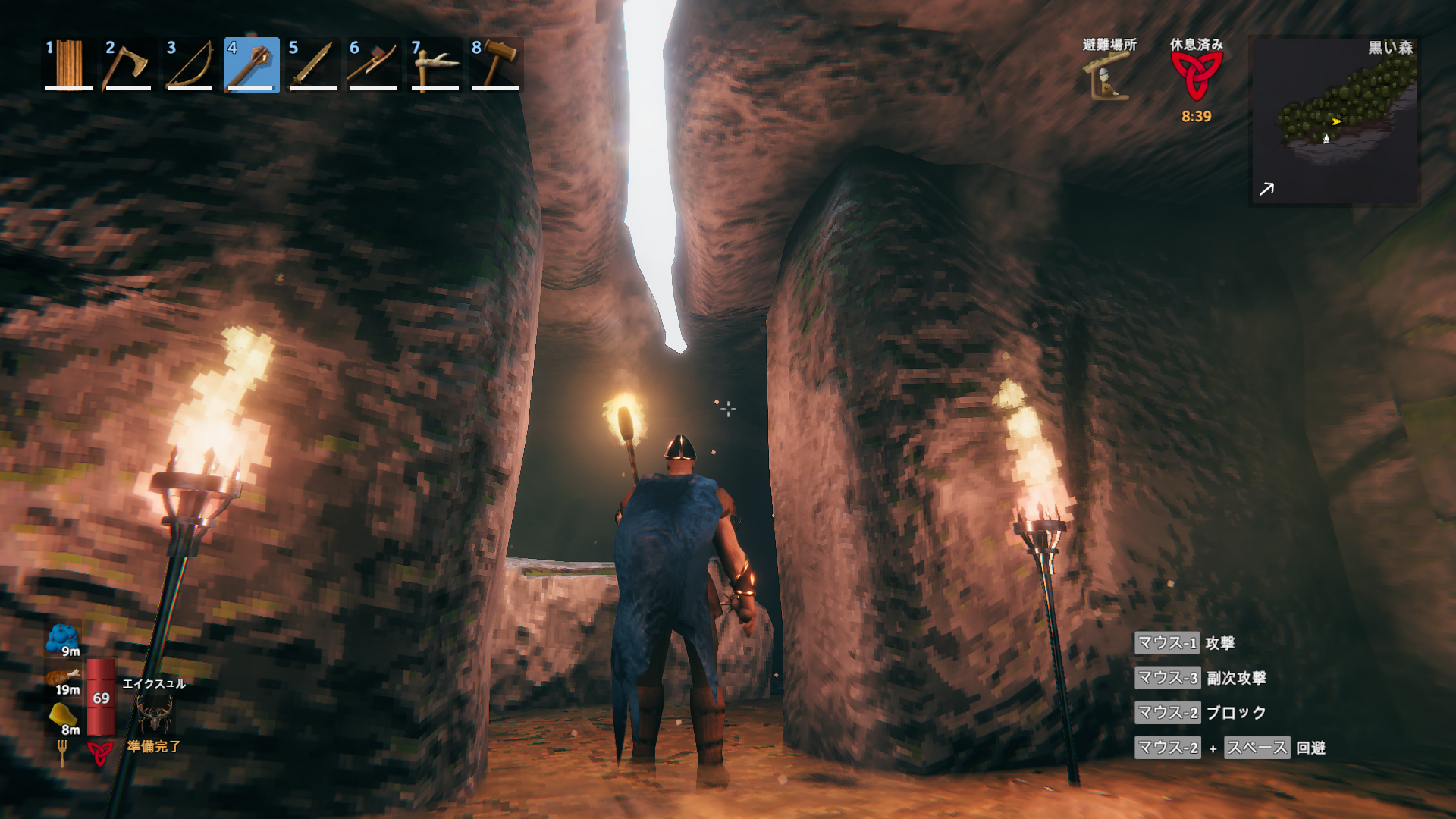Select the wood stack in hotbar slot 1

[68, 64]
